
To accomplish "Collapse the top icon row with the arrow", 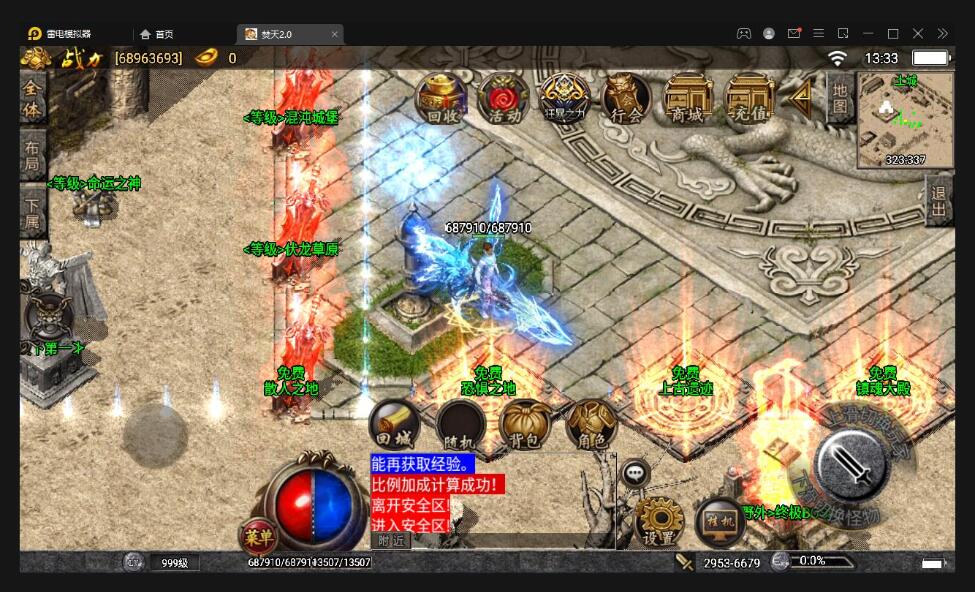I will click(801, 97).
